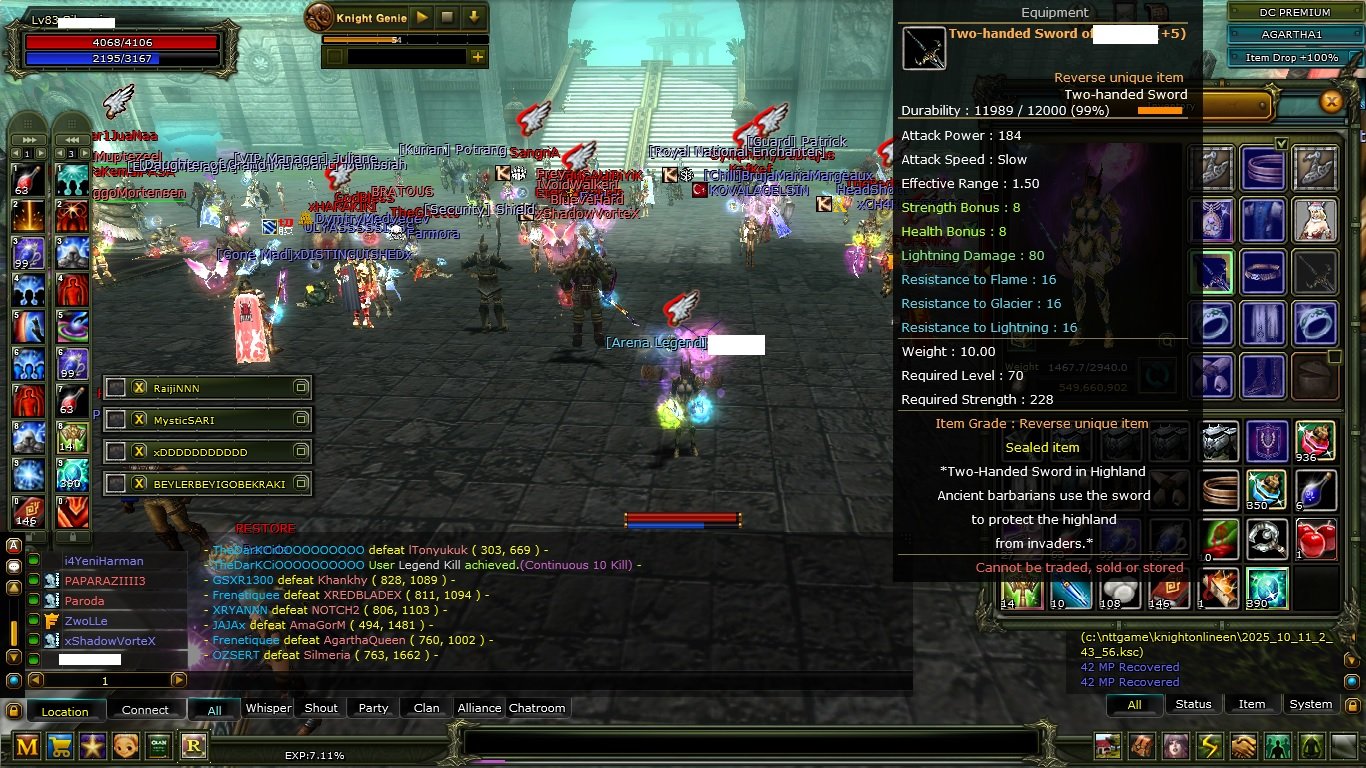This screenshot has height=768, width=1366.
Task: Select the red apple inventory item
Action: point(1315,539)
